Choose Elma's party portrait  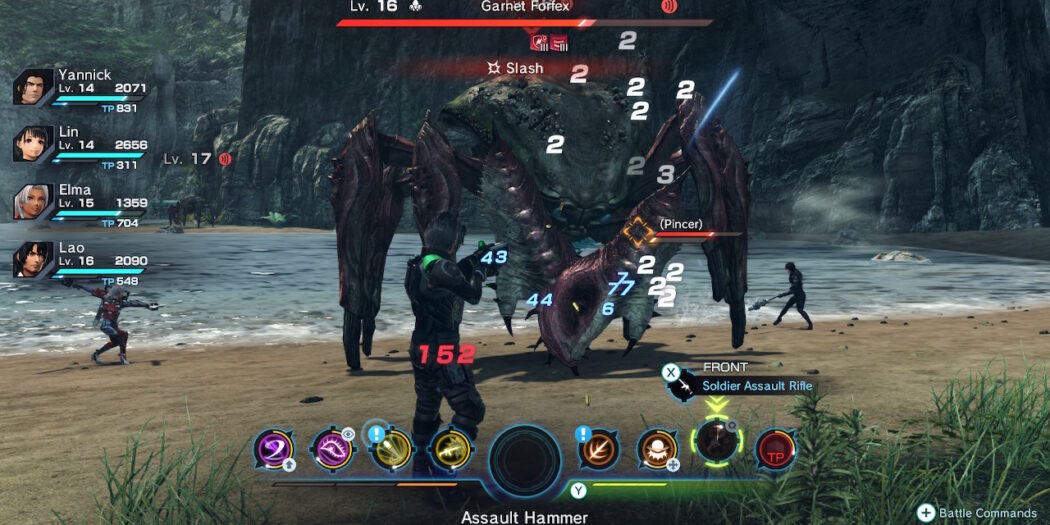32,202
